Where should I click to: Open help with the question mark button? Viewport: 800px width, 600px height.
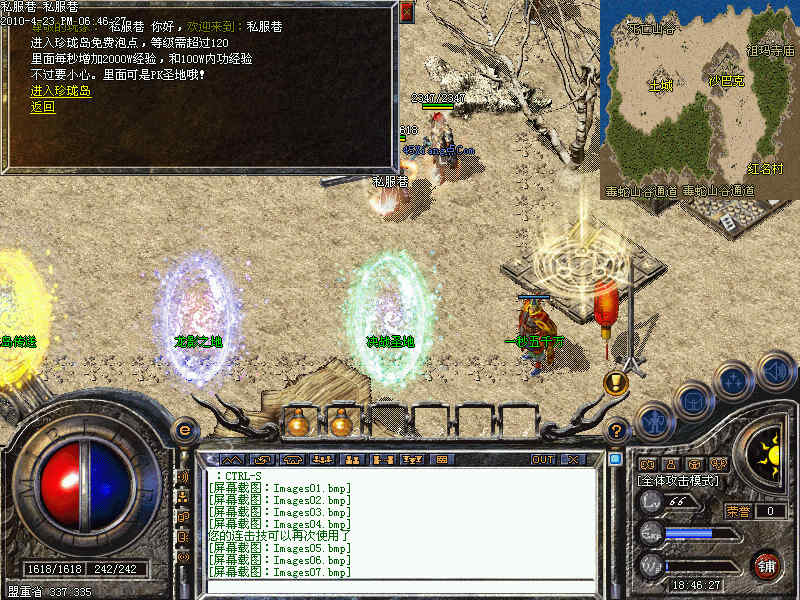click(x=617, y=428)
